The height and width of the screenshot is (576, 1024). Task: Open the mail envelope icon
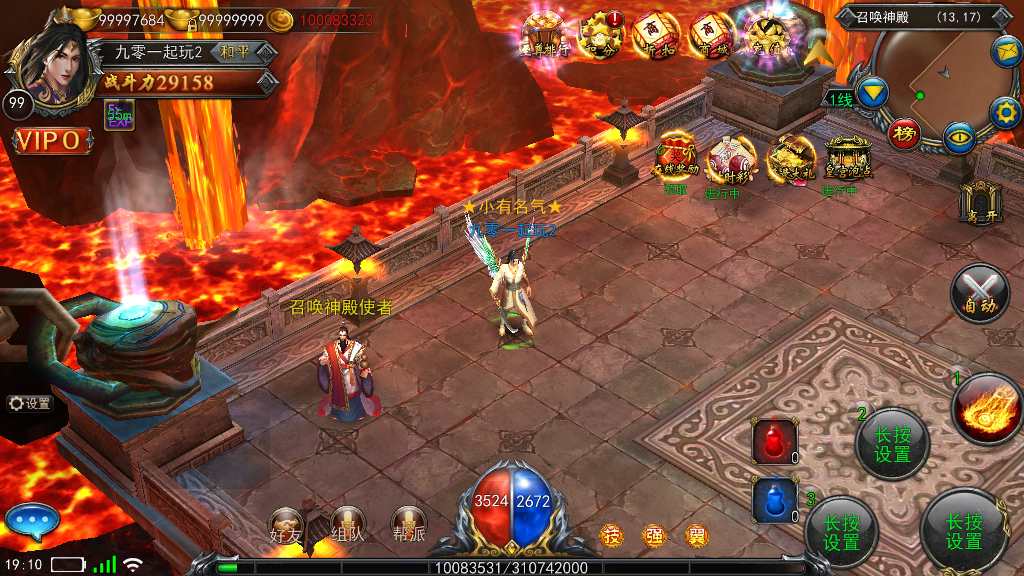tap(1005, 51)
